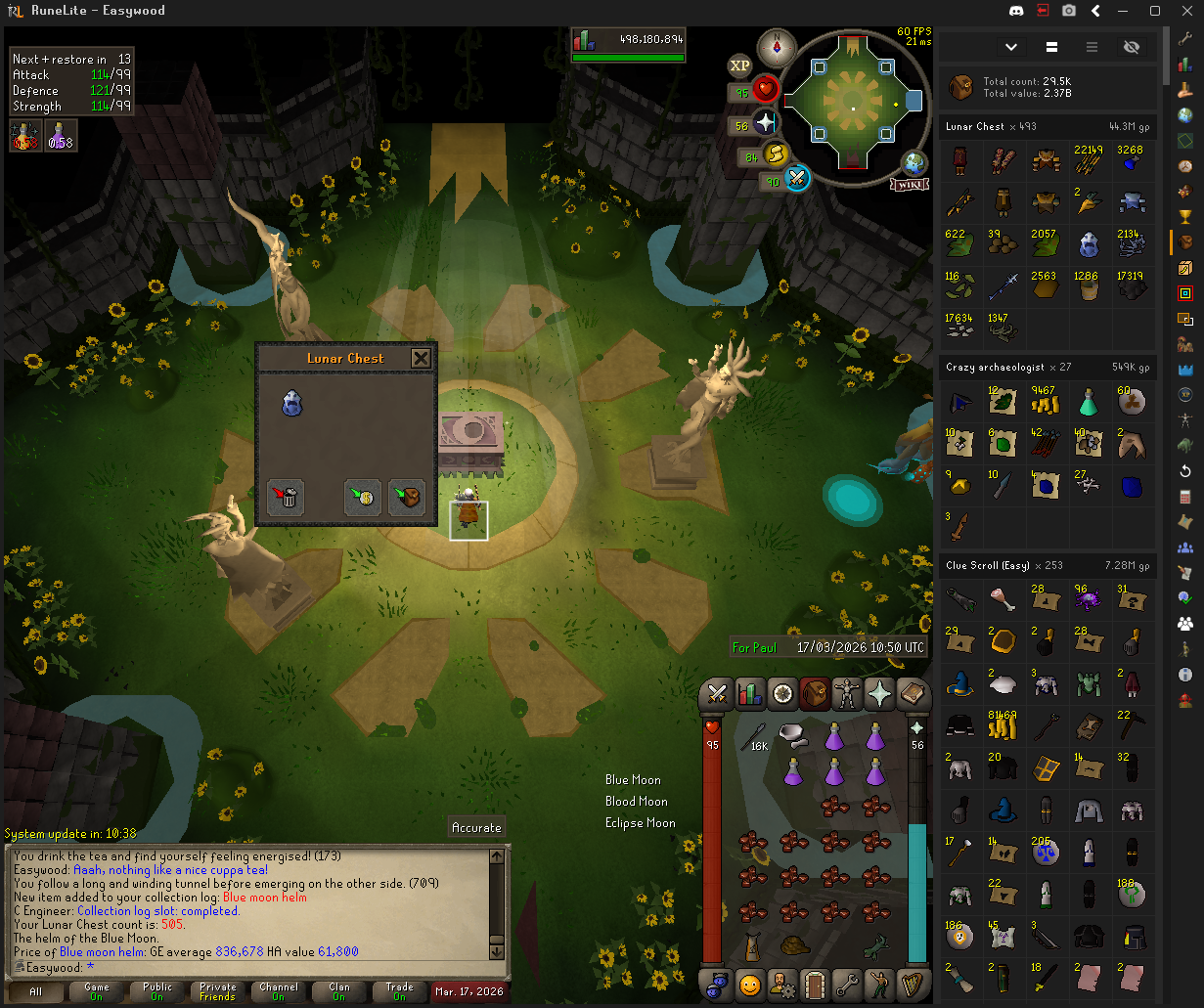Open the Spellbook tab
This screenshot has height=1008, width=1204.
click(913, 693)
